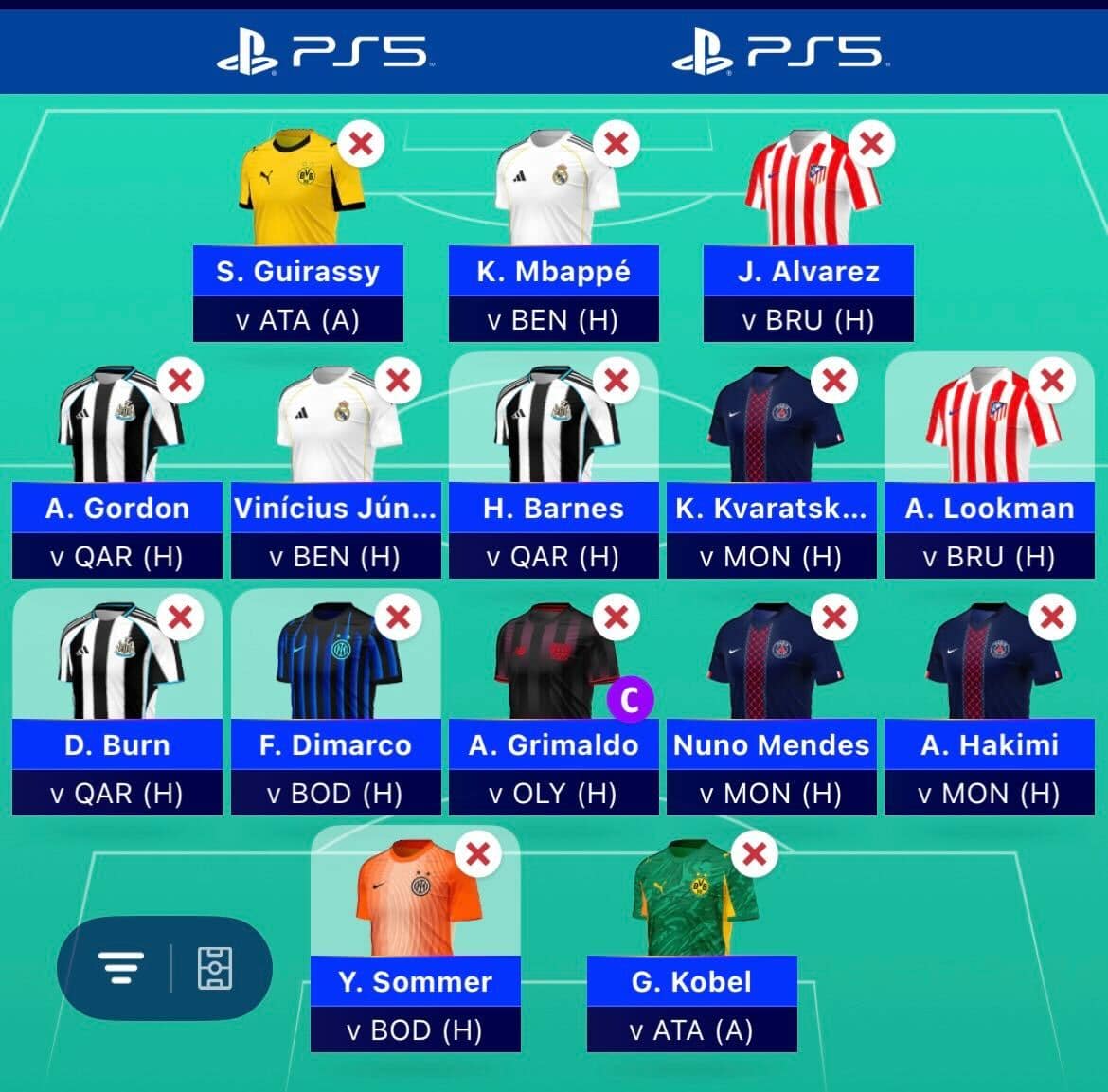
Task: Remove K. Kvaratskhelia from the lineup
Action: click(x=834, y=382)
